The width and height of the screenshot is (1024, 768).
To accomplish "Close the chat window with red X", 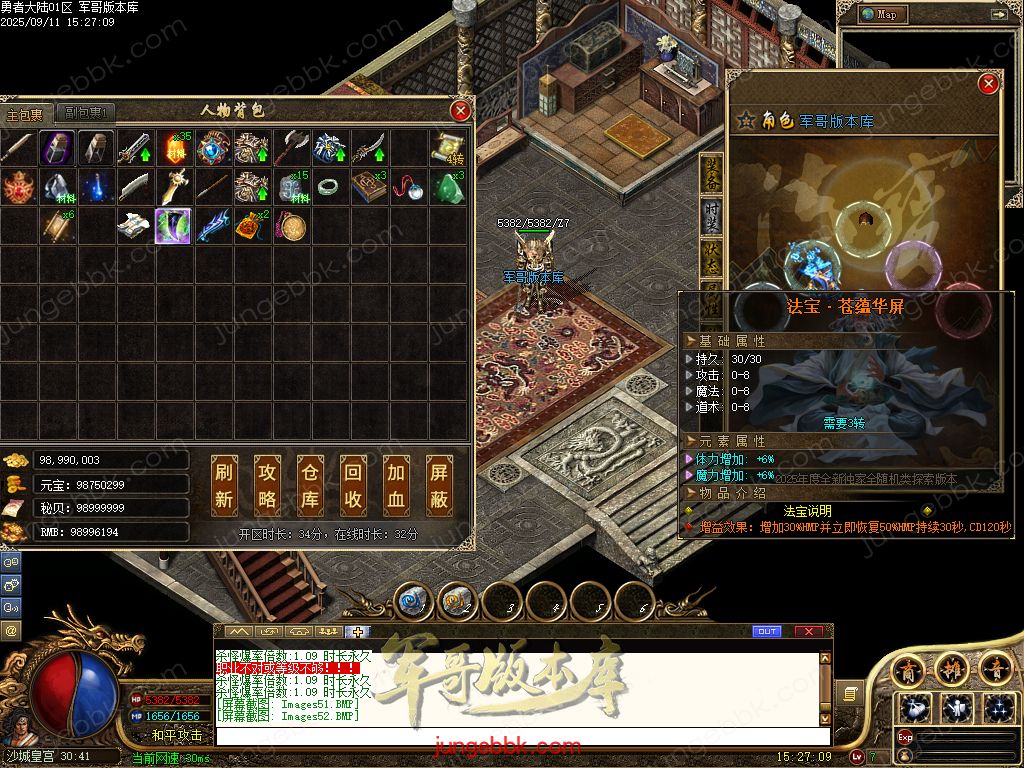I will pyautogui.click(x=808, y=631).
